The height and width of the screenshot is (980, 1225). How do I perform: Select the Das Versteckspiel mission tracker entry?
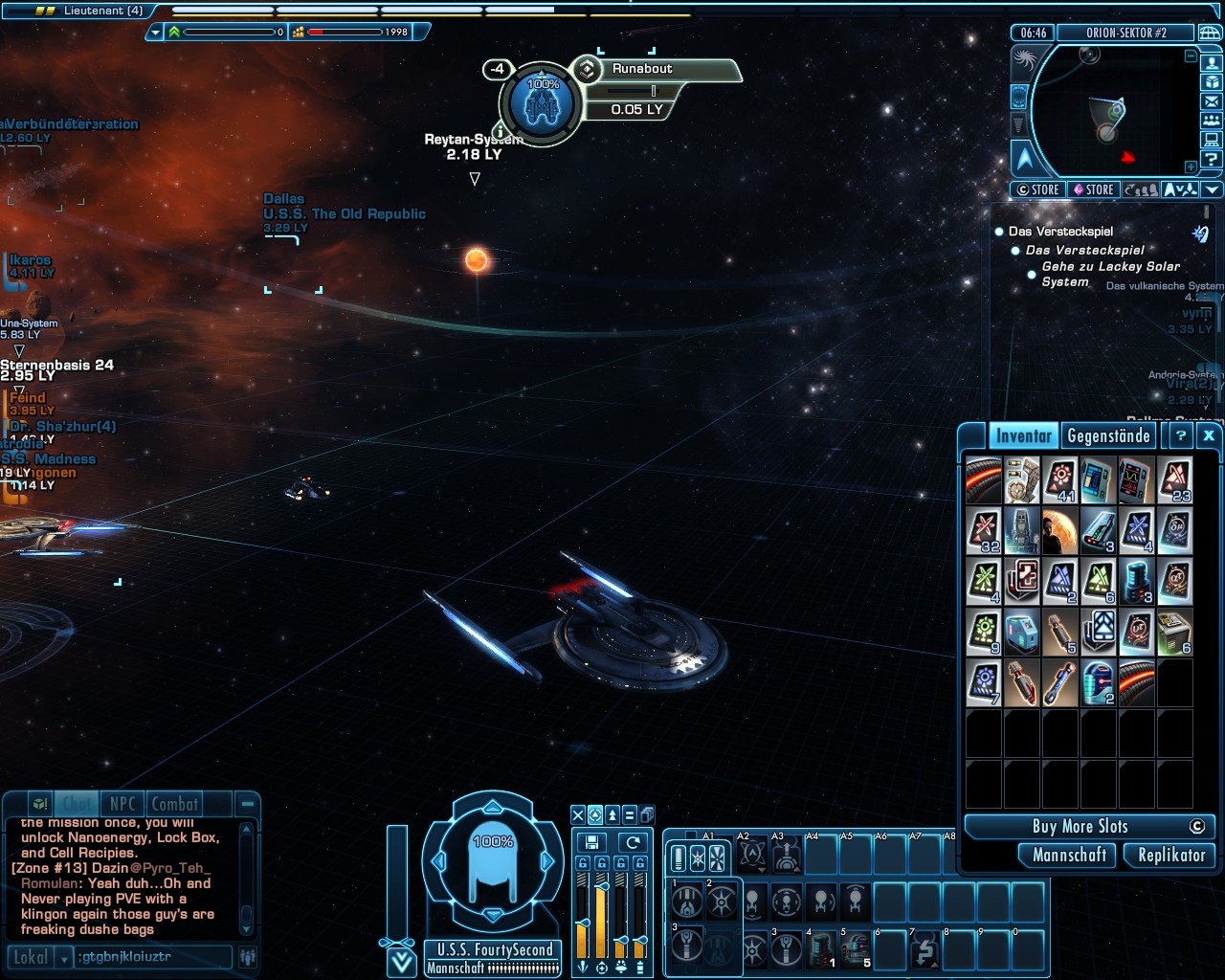point(1060,232)
